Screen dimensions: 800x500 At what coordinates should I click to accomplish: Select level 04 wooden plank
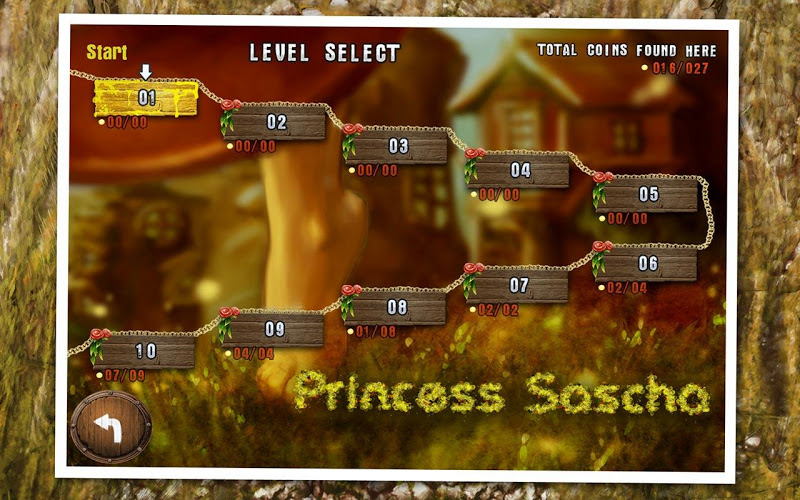(520, 171)
